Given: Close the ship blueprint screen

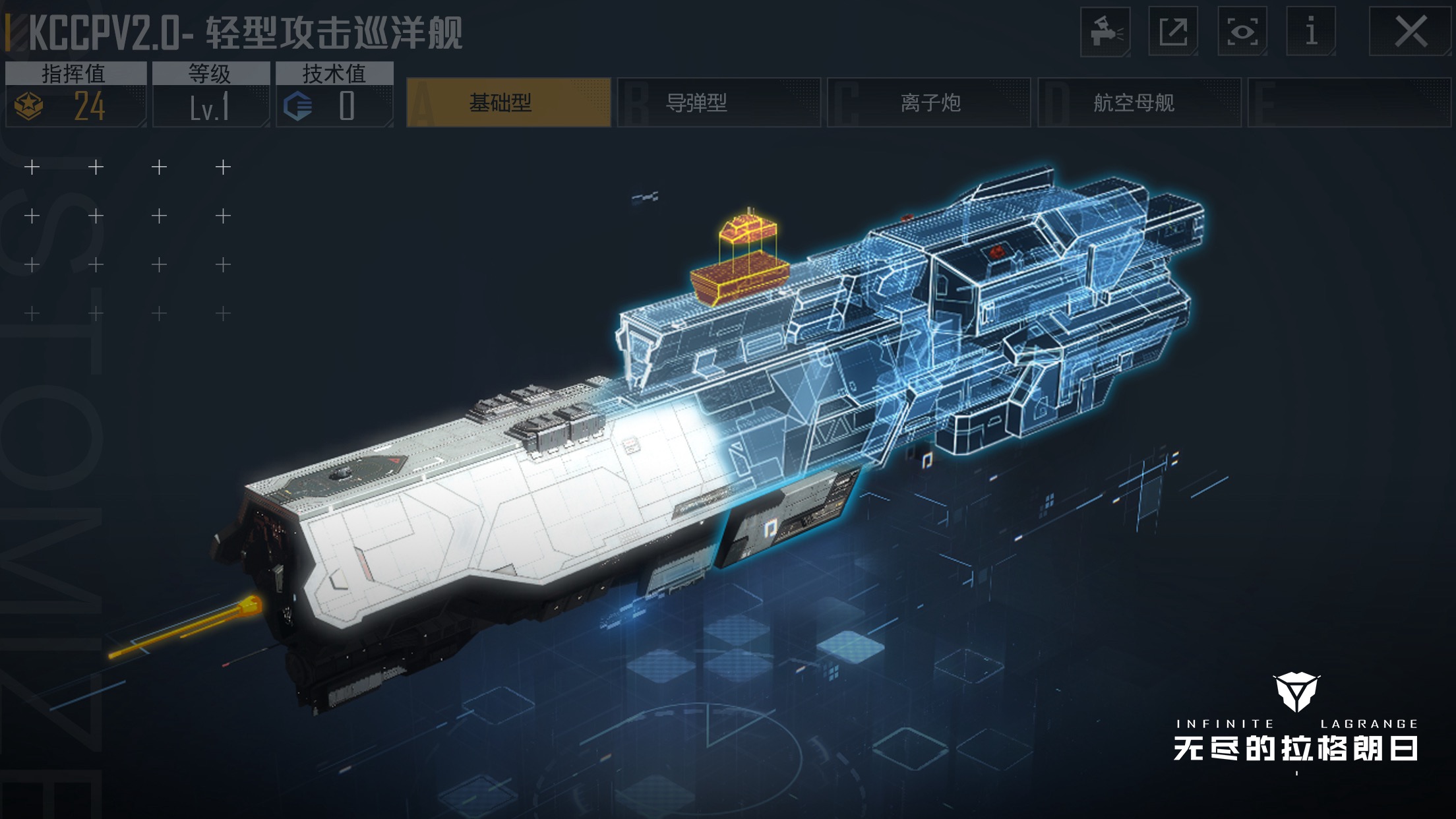Looking at the screenshot, I should [1410, 32].
